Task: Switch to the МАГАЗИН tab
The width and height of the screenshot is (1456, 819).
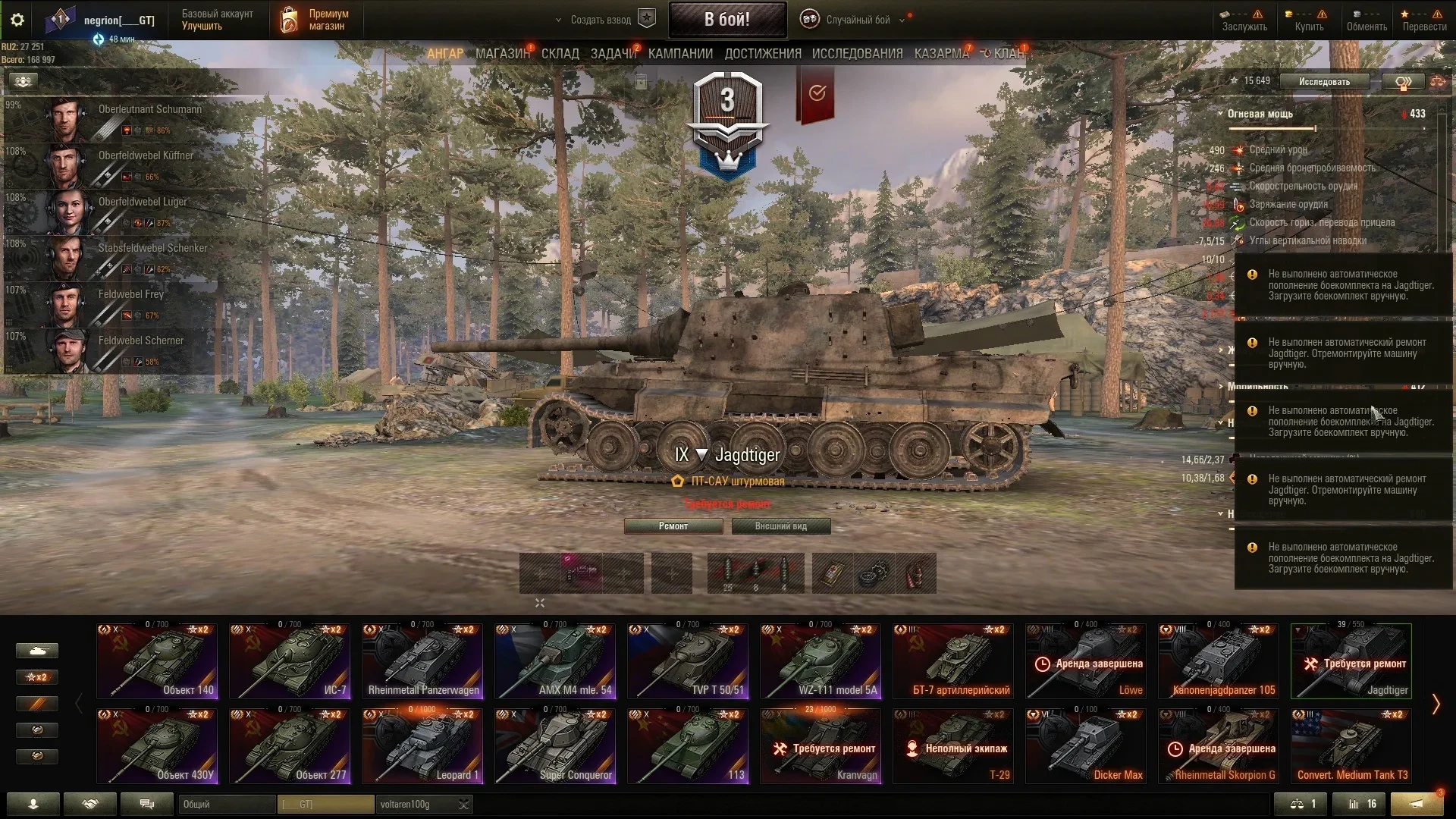Action: coord(502,54)
